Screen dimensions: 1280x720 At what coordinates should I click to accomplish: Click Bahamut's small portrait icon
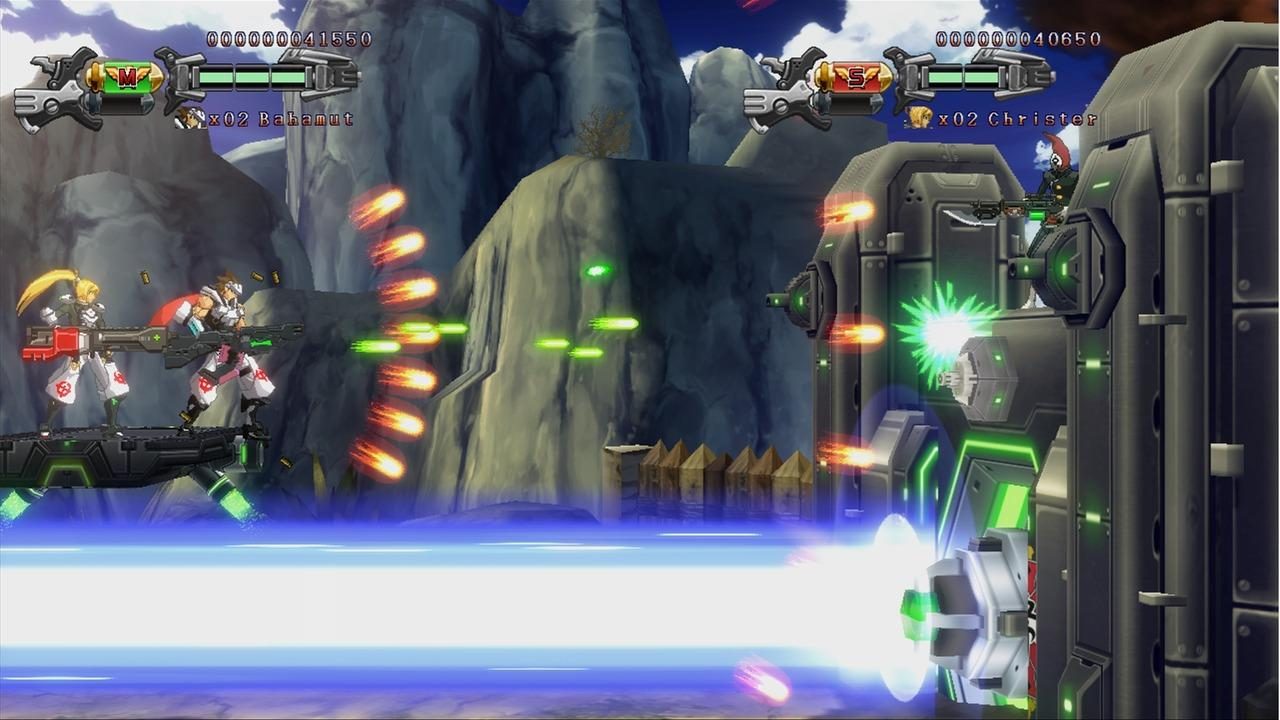(190, 117)
